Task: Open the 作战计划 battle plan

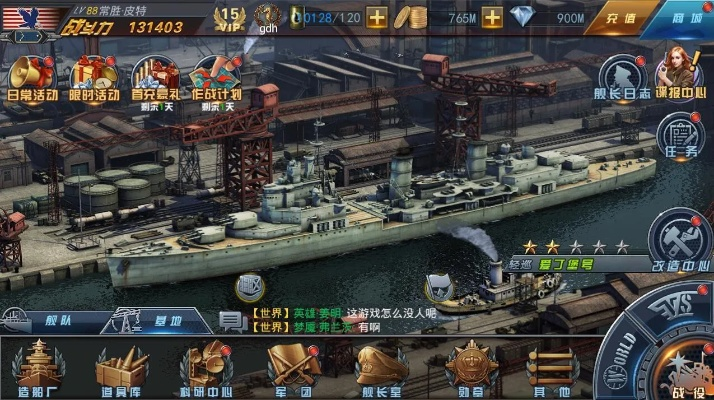Action: pyautogui.click(x=217, y=79)
